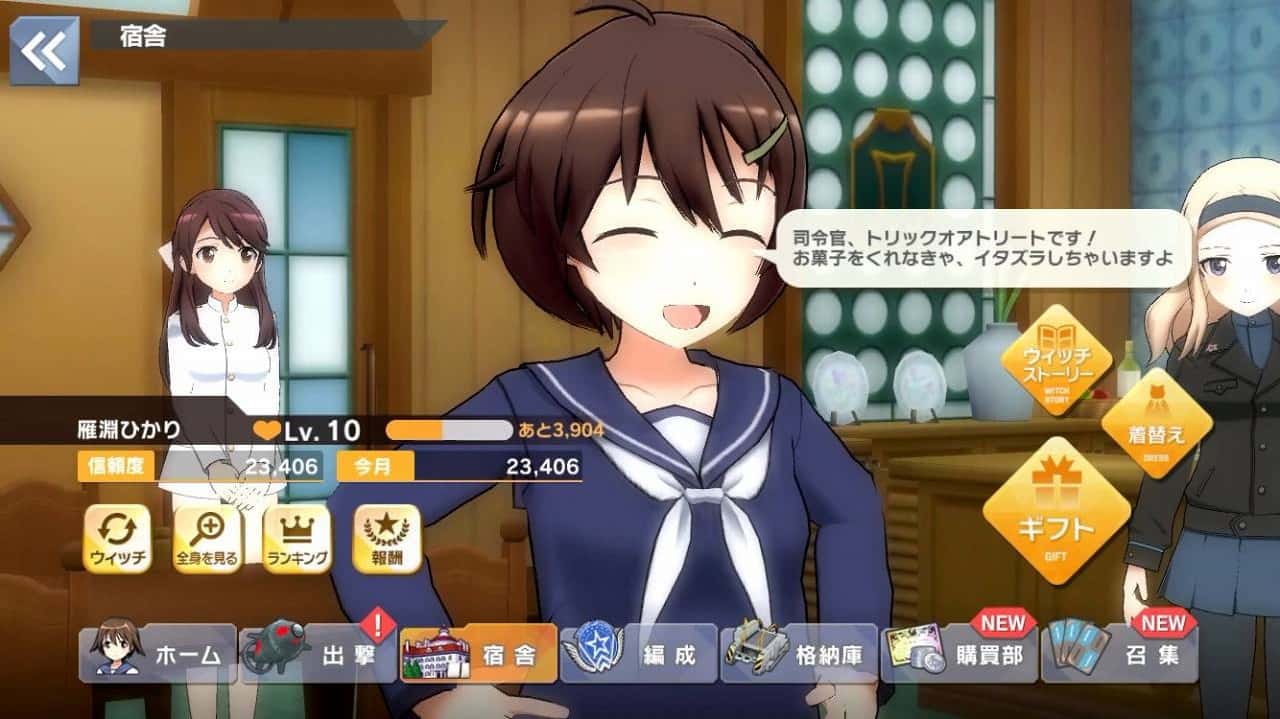This screenshot has width=1280, height=719.
Task: Switch witch with the ウィッチ button
Action: [x=118, y=539]
